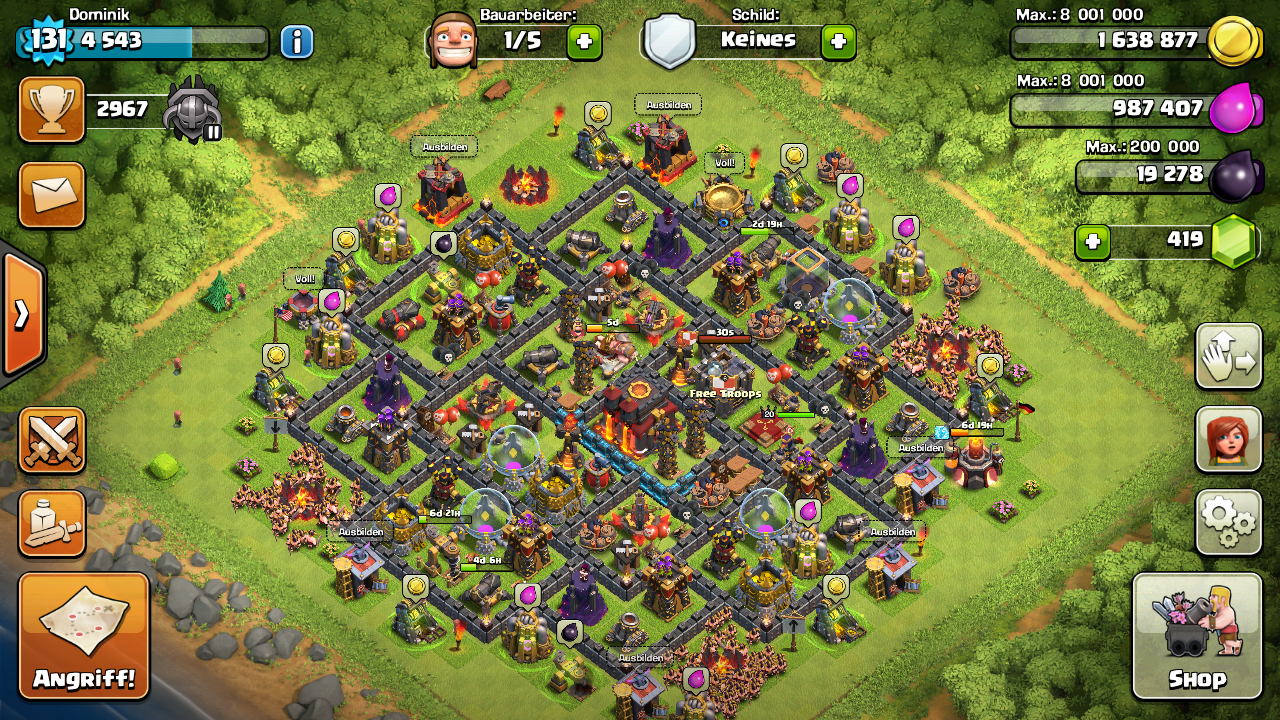The height and width of the screenshot is (720, 1280).
Task: Open the trophy ranking button
Action: [52, 110]
